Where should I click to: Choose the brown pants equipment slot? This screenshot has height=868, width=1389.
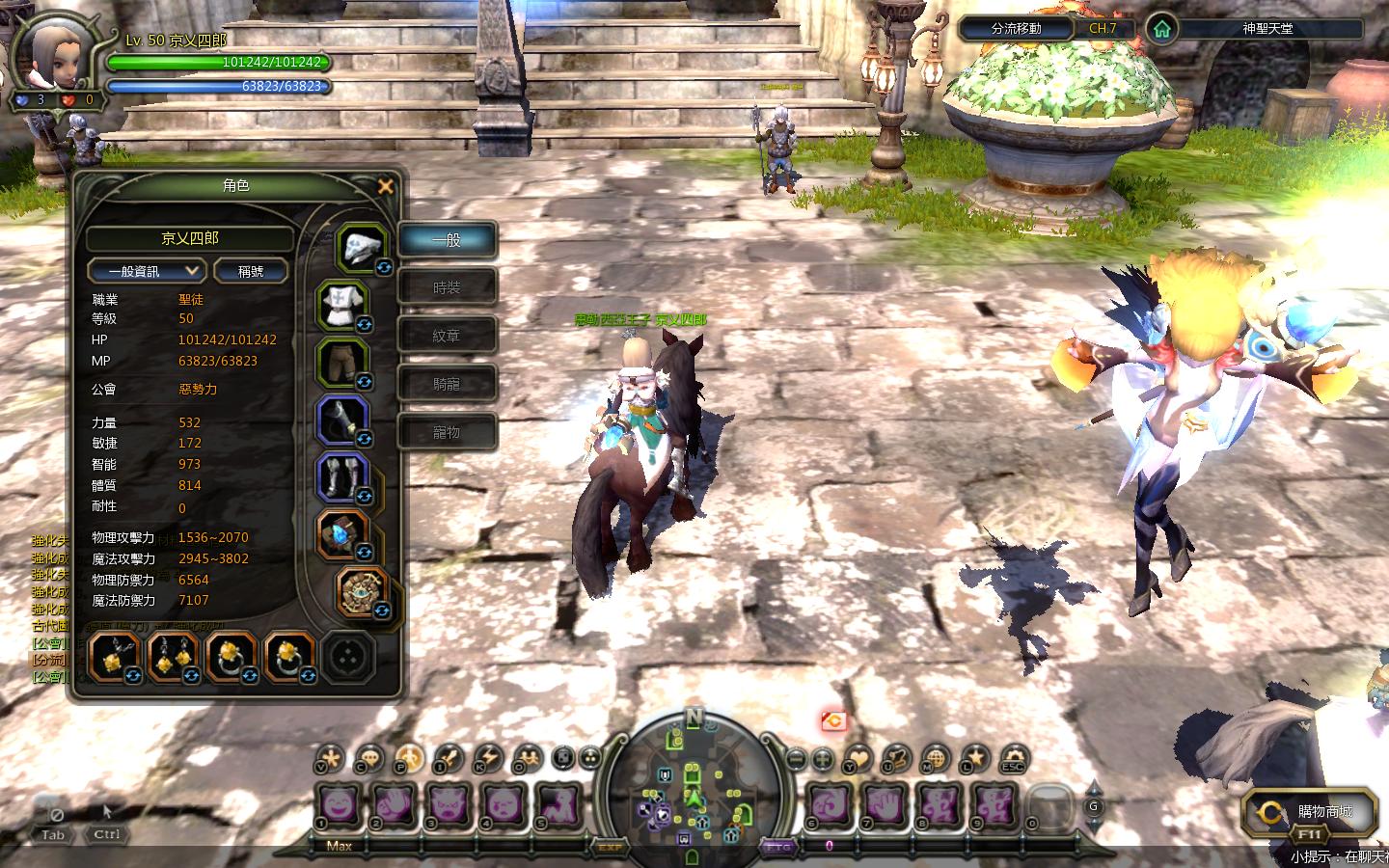pos(341,361)
